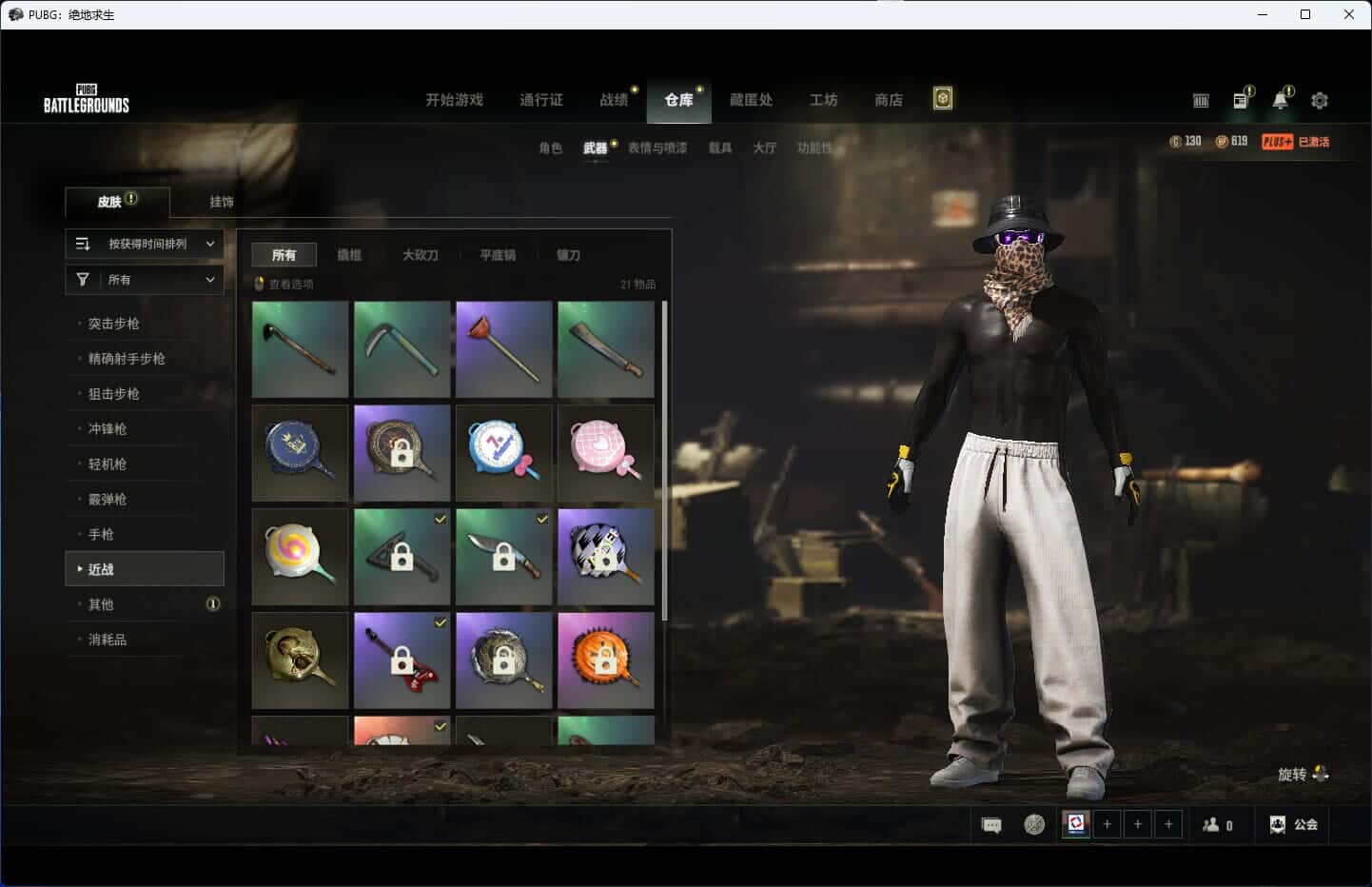Switch to the 通行证 pass tab

540,100
